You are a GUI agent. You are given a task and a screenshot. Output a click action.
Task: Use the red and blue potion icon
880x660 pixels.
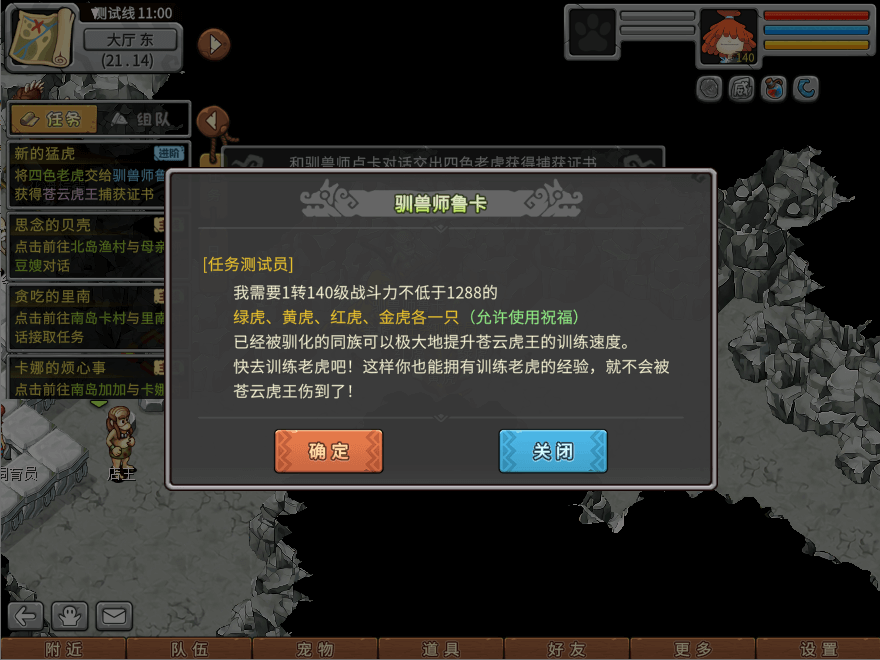(x=773, y=89)
